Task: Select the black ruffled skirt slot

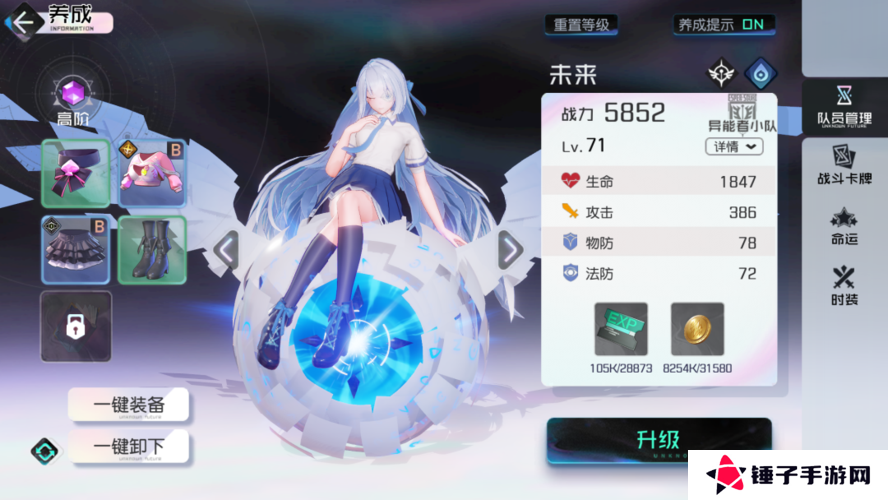Action: point(76,249)
